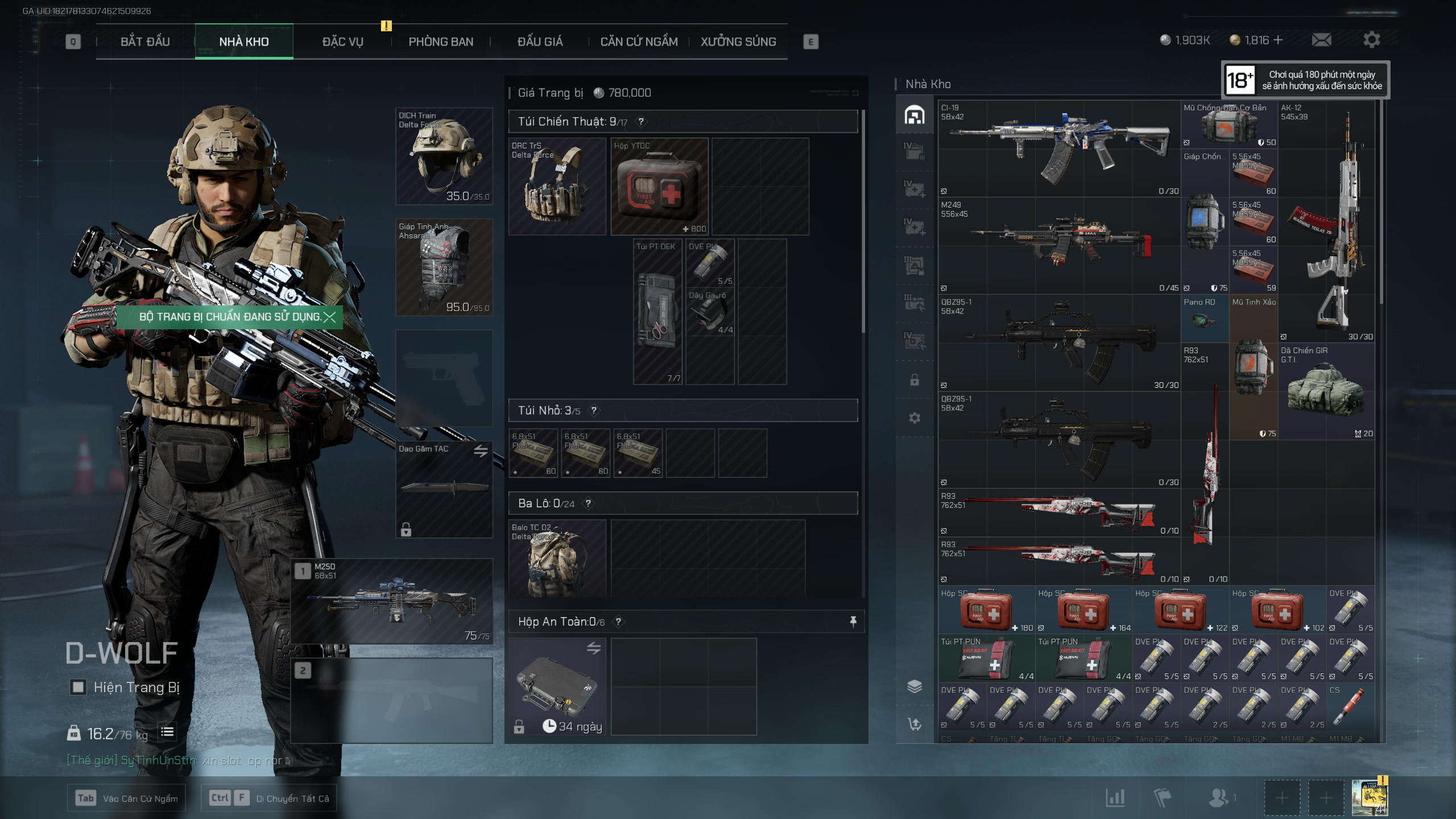
Task: Select the Giáp Tinh Anh armor slot
Action: [x=444, y=267]
